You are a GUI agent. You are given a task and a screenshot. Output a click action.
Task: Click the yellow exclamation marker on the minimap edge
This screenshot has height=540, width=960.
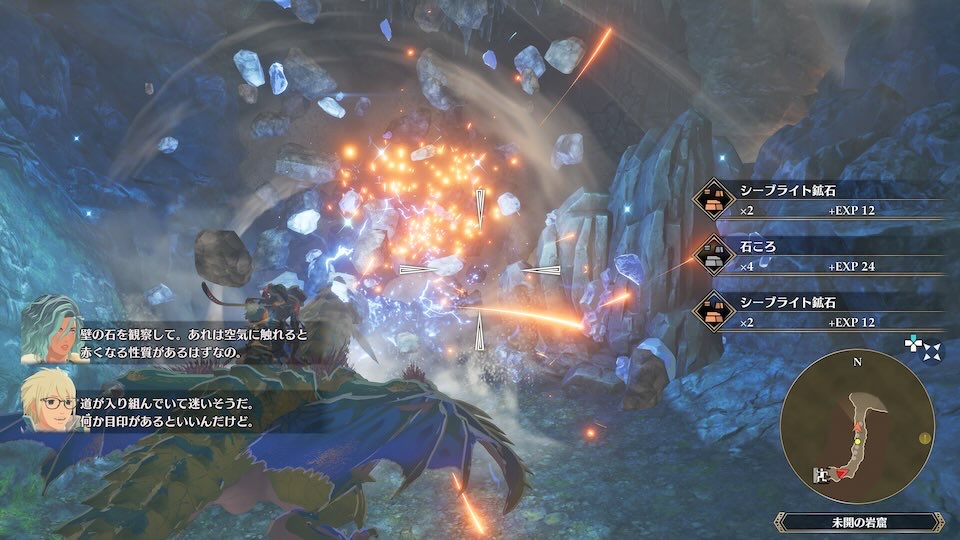(x=925, y=438)
